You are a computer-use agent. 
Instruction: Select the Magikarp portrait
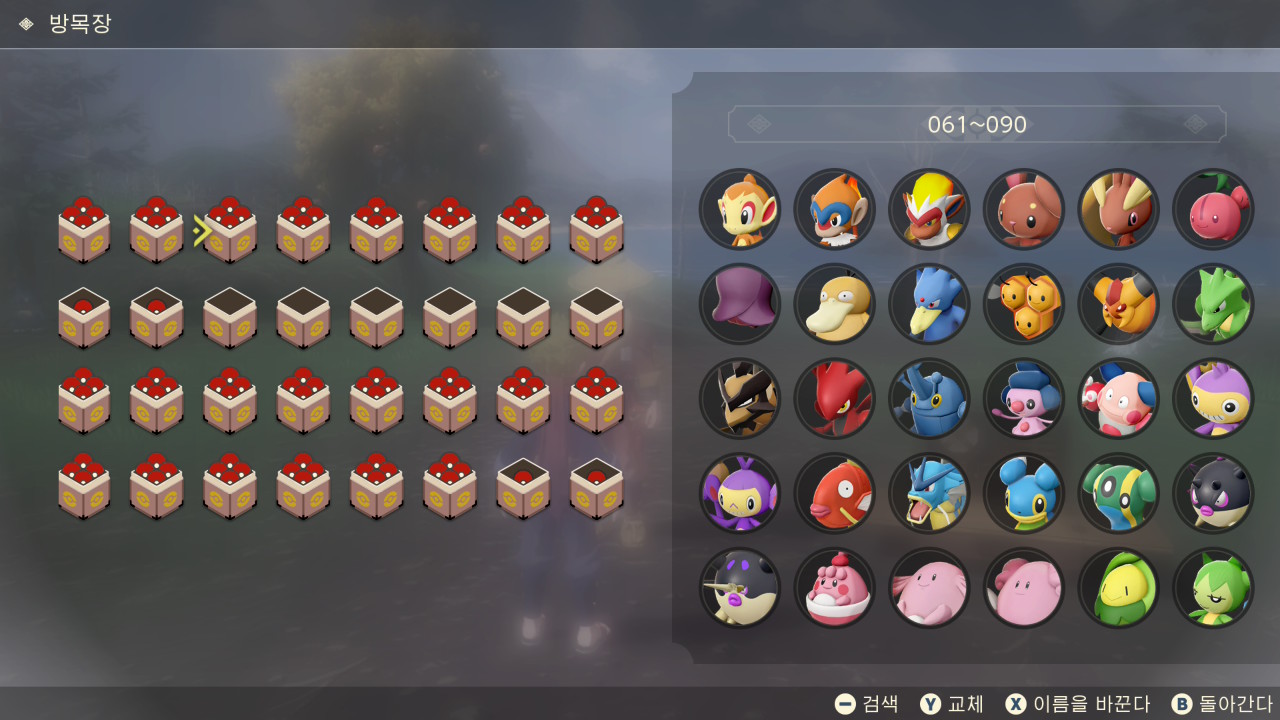(834, 493)
